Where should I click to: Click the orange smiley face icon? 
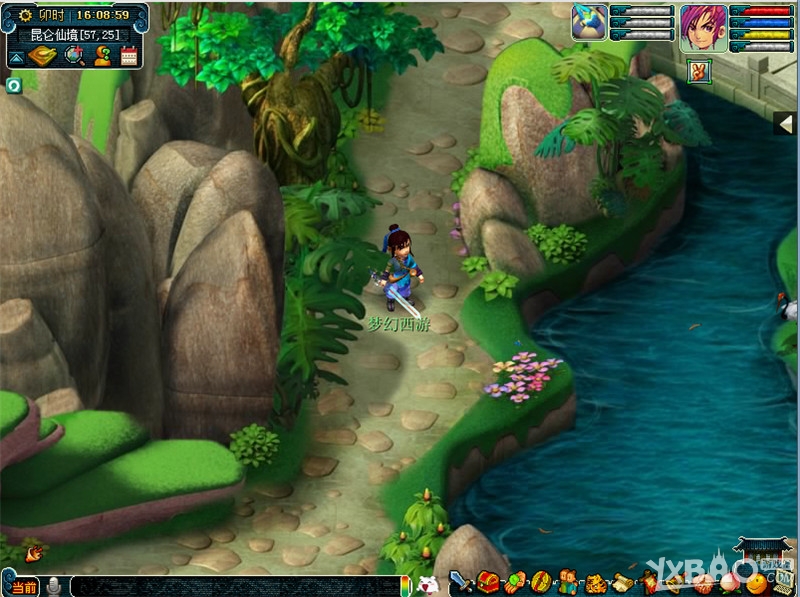pos(758,583)
